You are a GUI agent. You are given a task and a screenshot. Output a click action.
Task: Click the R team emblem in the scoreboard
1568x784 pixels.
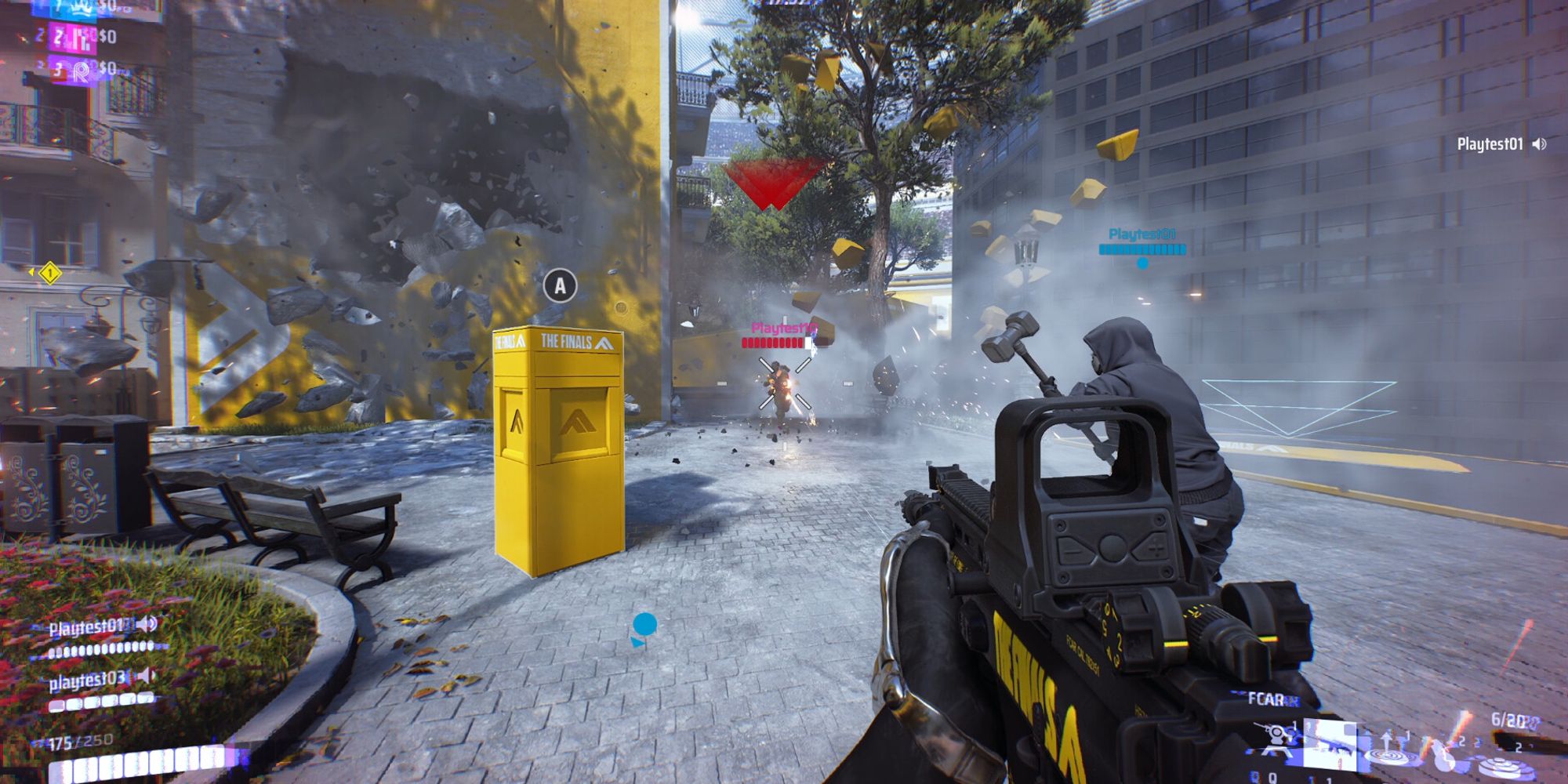(x=82, y=72)
